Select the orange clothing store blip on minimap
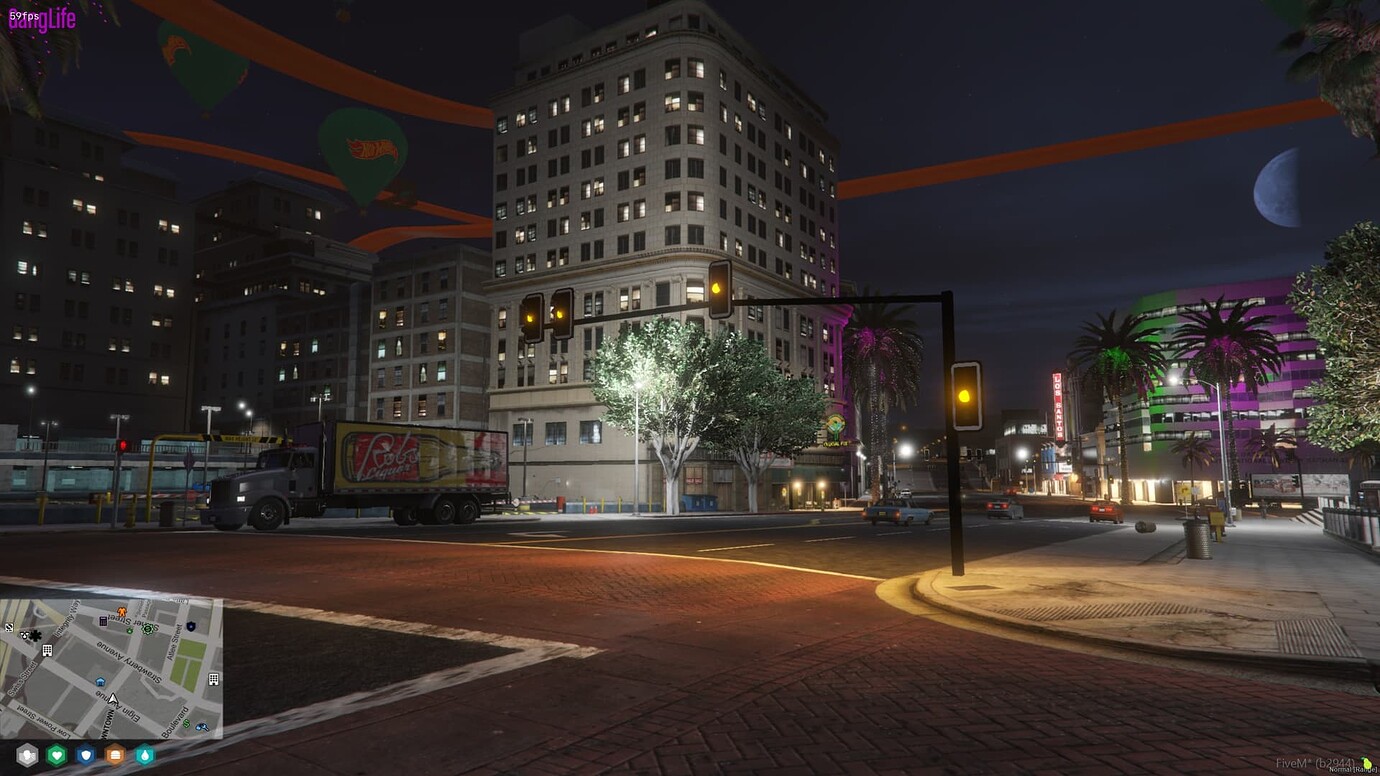1380x776 pixels. 121,612
